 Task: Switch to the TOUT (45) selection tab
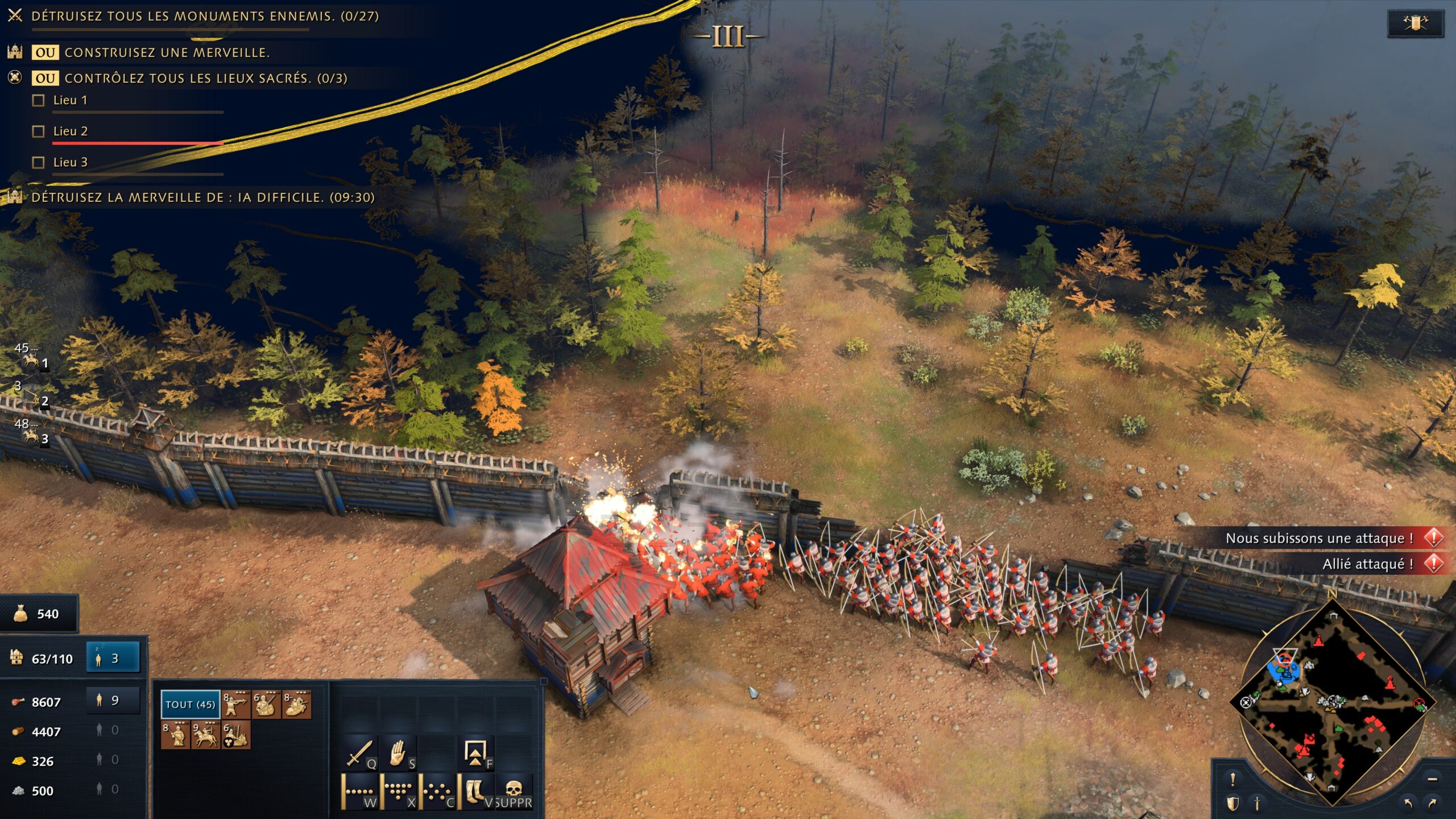coord(189,704)
